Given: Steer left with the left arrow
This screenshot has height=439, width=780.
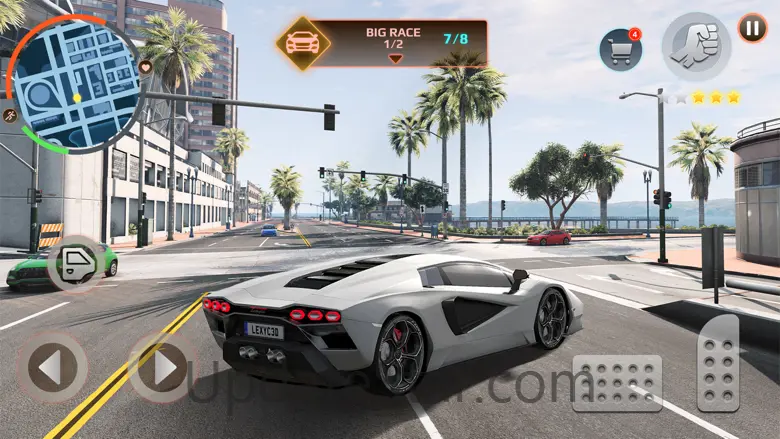Looking at the screenshot, I should 50,367.
